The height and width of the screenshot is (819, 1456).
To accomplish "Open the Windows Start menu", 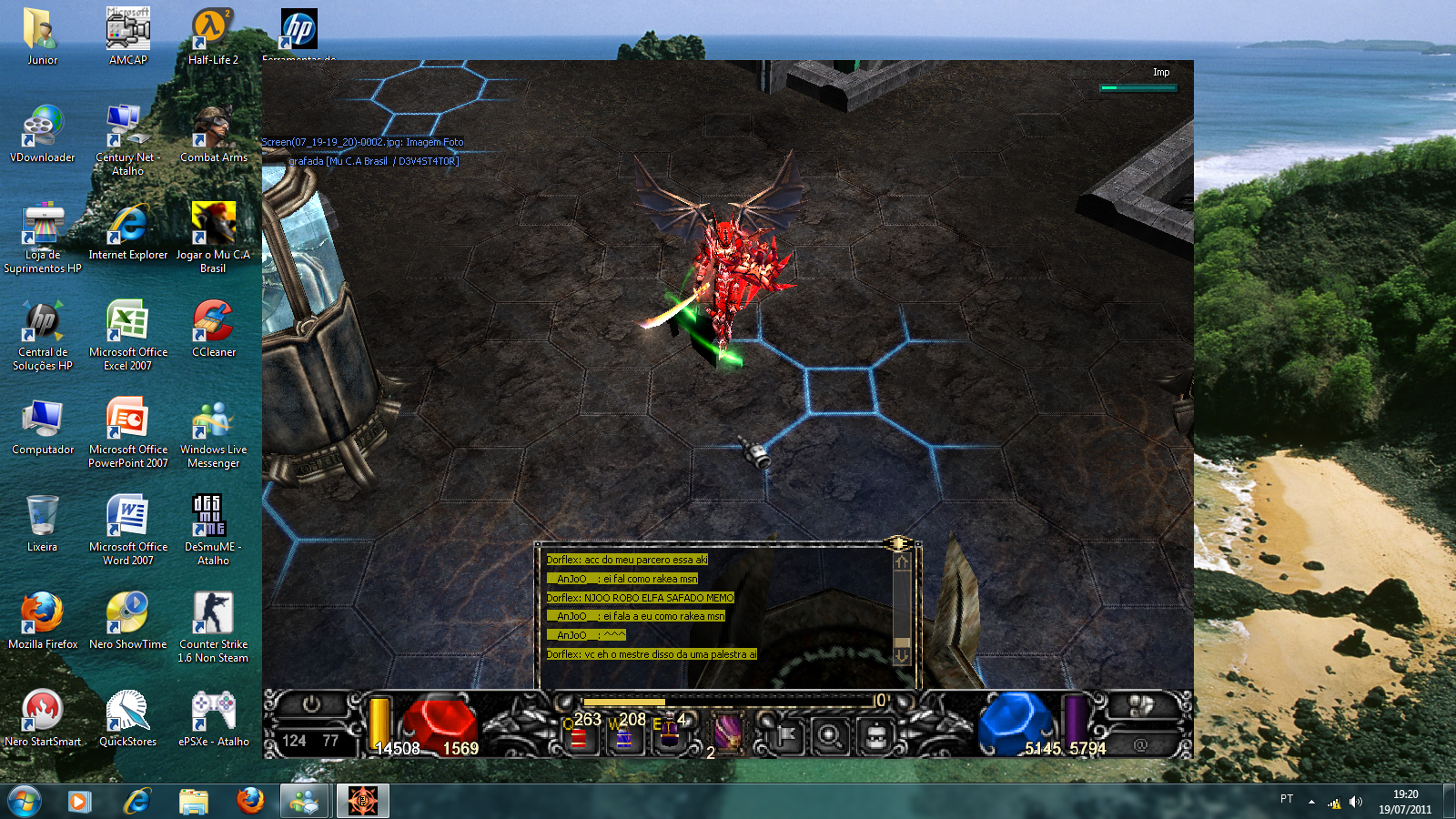I will [25, 801].
